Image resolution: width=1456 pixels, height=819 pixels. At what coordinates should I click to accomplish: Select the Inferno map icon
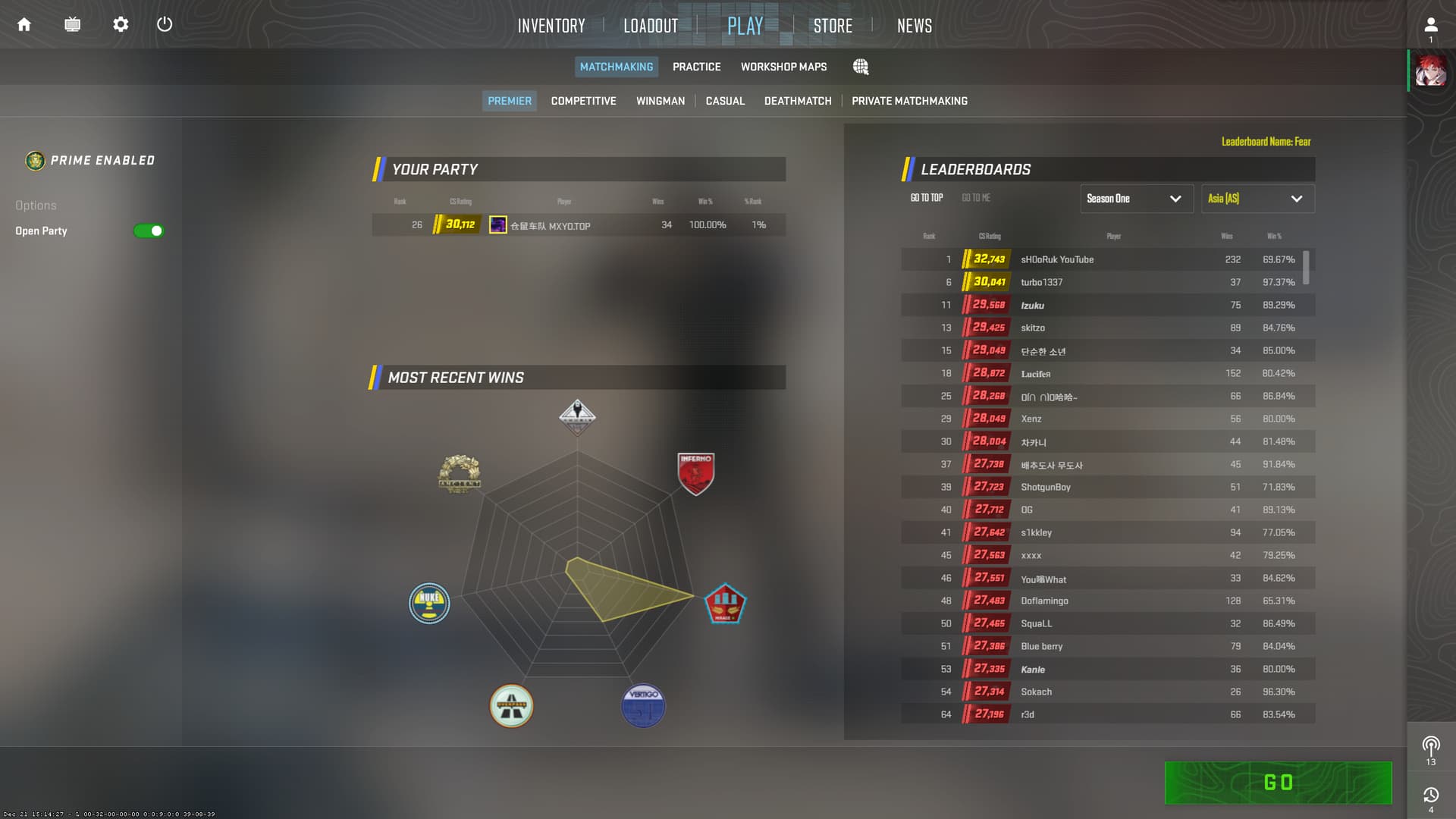[695, 472]
